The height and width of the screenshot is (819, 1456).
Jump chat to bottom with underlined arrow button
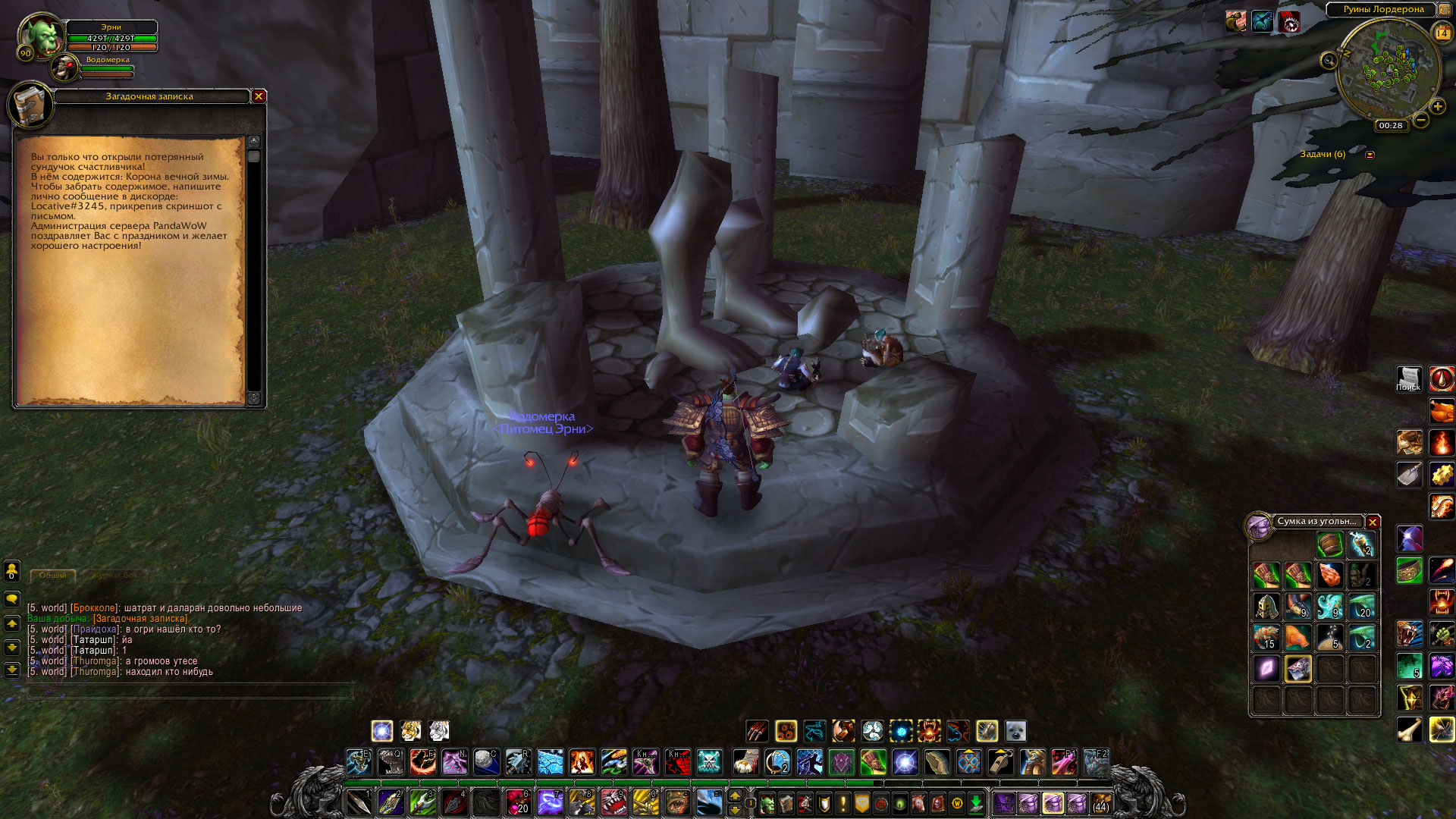click(12, 670)
